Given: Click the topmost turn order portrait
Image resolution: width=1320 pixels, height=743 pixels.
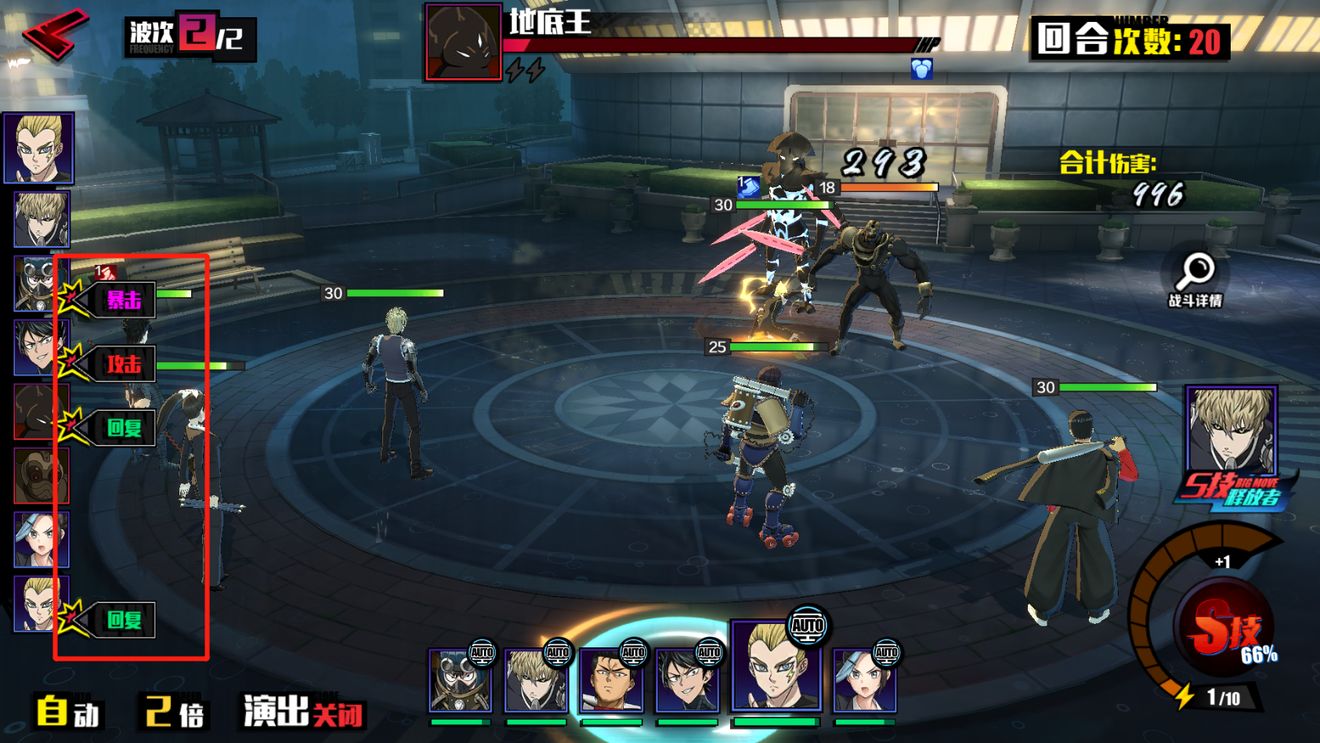Looking at the screenshot, I should click(38, 148).
